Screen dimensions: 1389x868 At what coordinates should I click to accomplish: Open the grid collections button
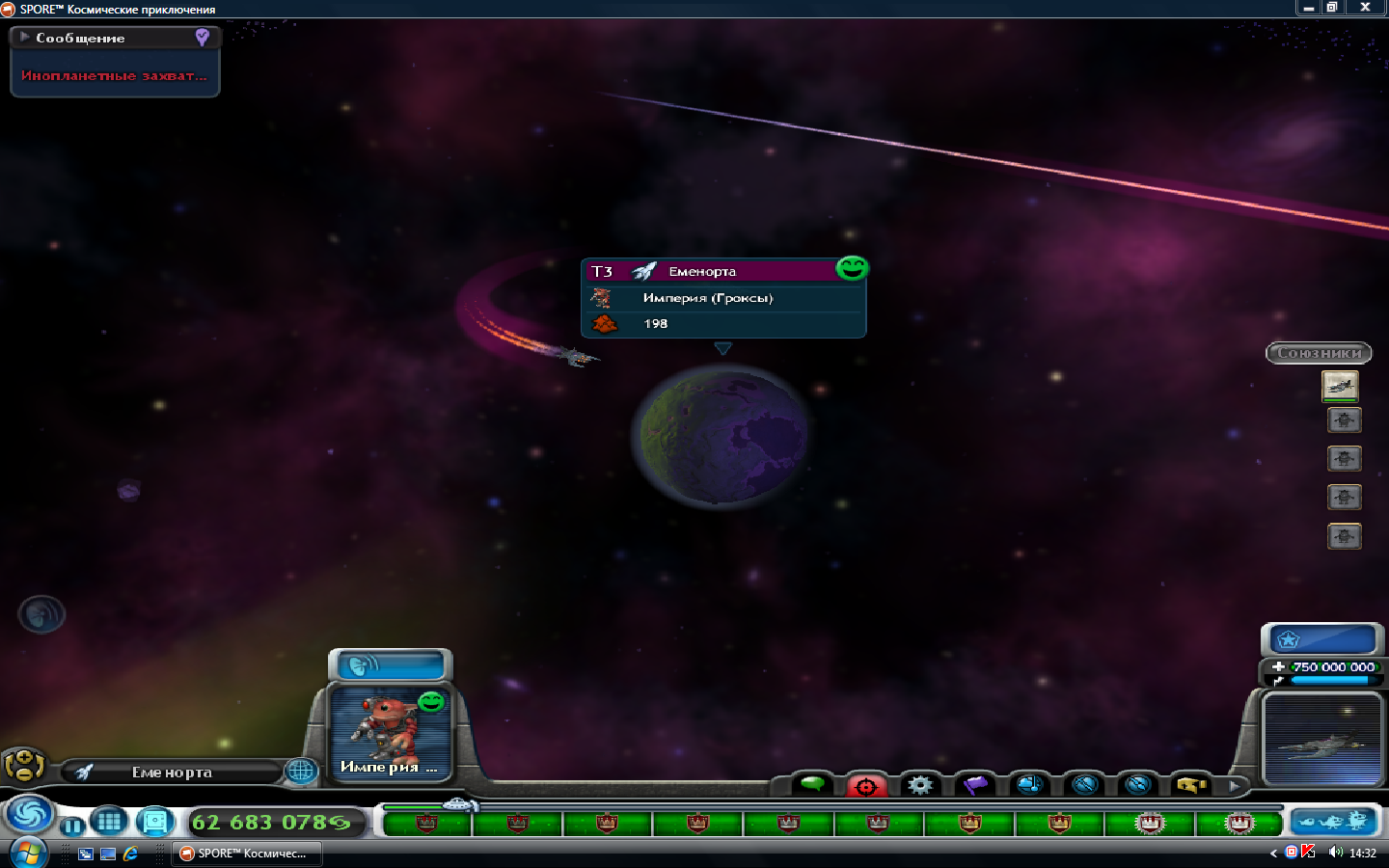[109, 822]
